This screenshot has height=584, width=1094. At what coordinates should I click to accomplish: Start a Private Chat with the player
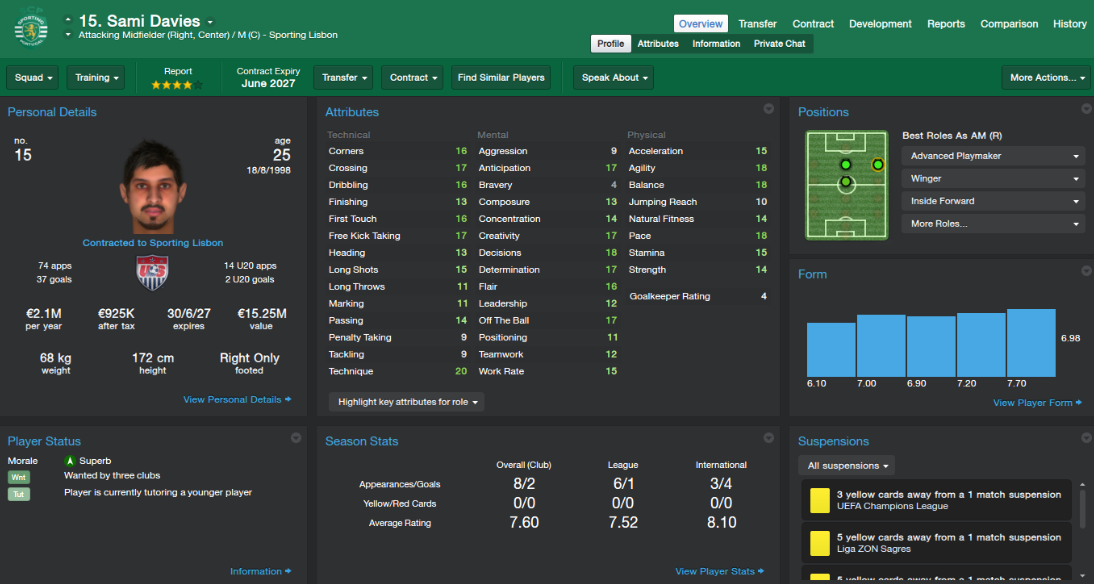click(779, 44)
